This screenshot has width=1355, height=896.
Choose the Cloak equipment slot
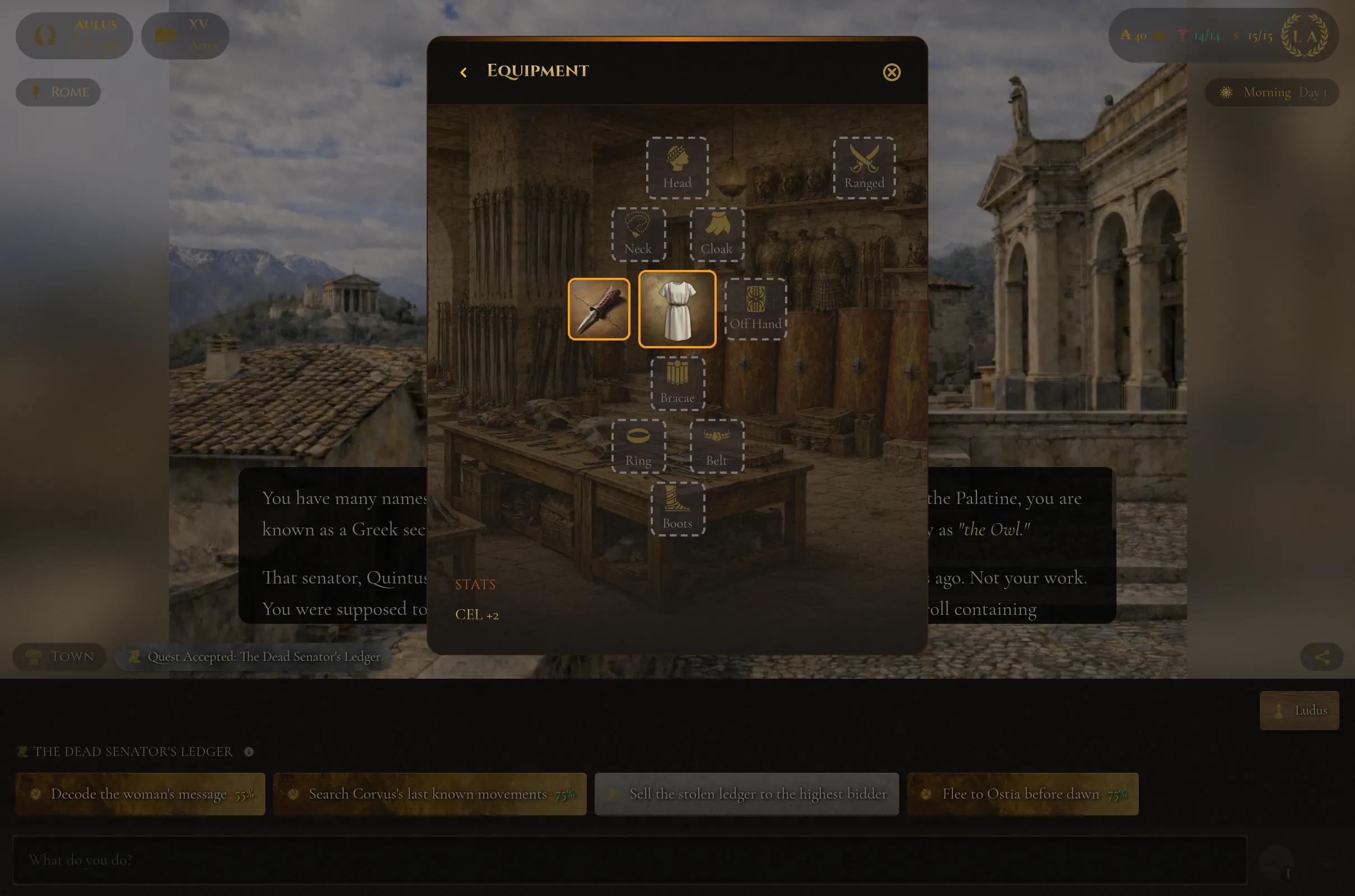716,234
